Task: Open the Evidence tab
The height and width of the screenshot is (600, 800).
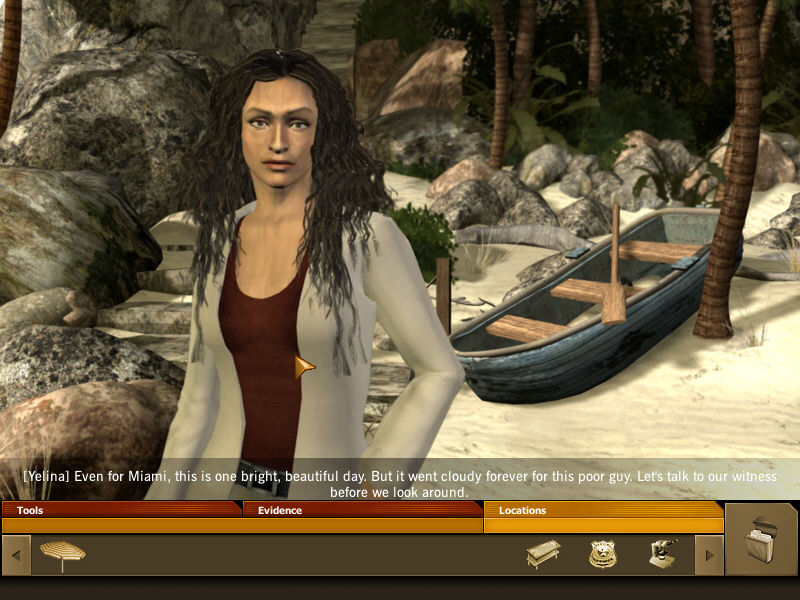Action: tap(362, 510)
